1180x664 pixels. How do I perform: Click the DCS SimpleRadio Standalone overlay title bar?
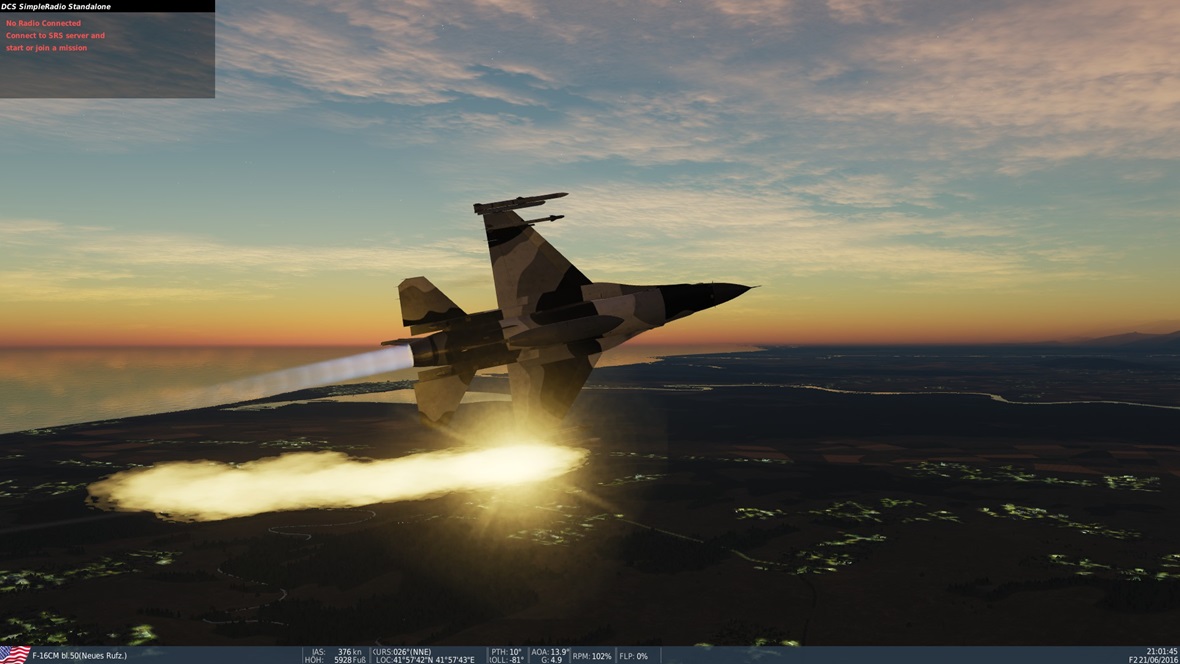(107, 6)
